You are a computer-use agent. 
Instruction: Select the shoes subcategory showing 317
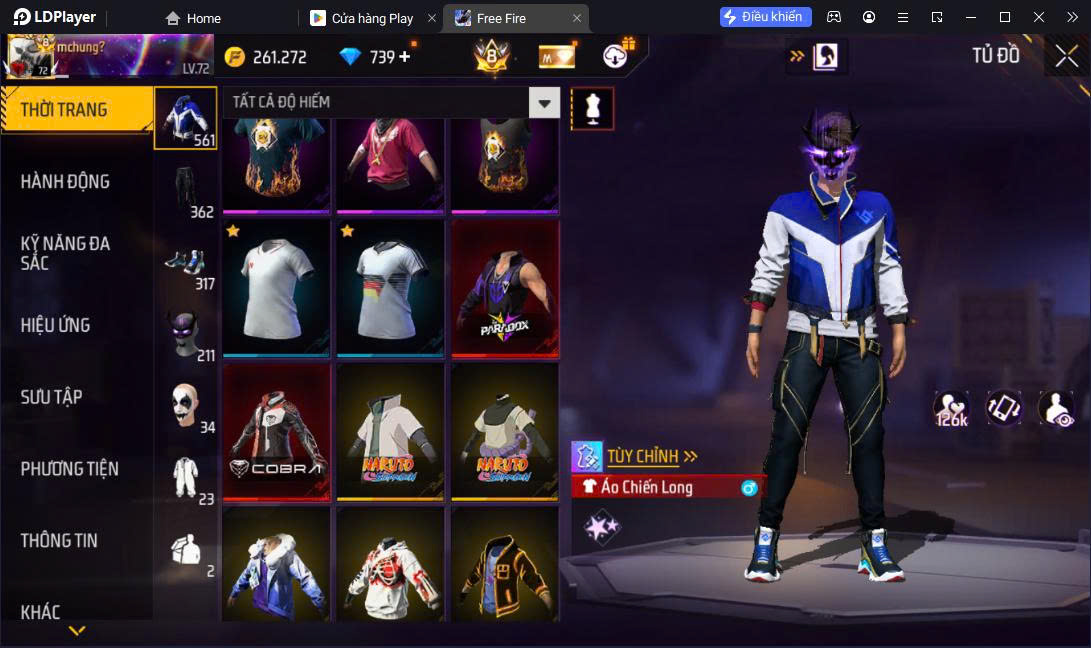[x=186, y=262]
